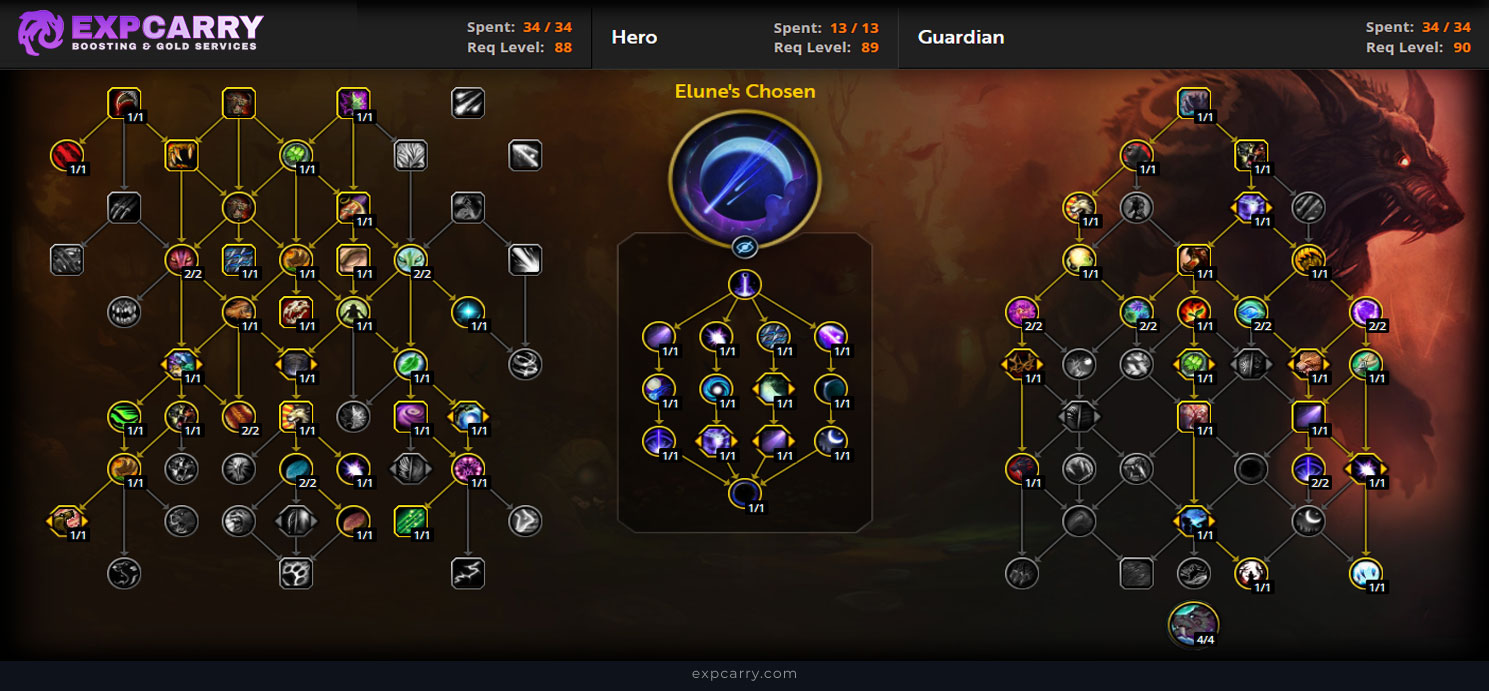1489x691 pixels.
Task: Click the green leaf circular talent
Action: click(x=411, y=363)
